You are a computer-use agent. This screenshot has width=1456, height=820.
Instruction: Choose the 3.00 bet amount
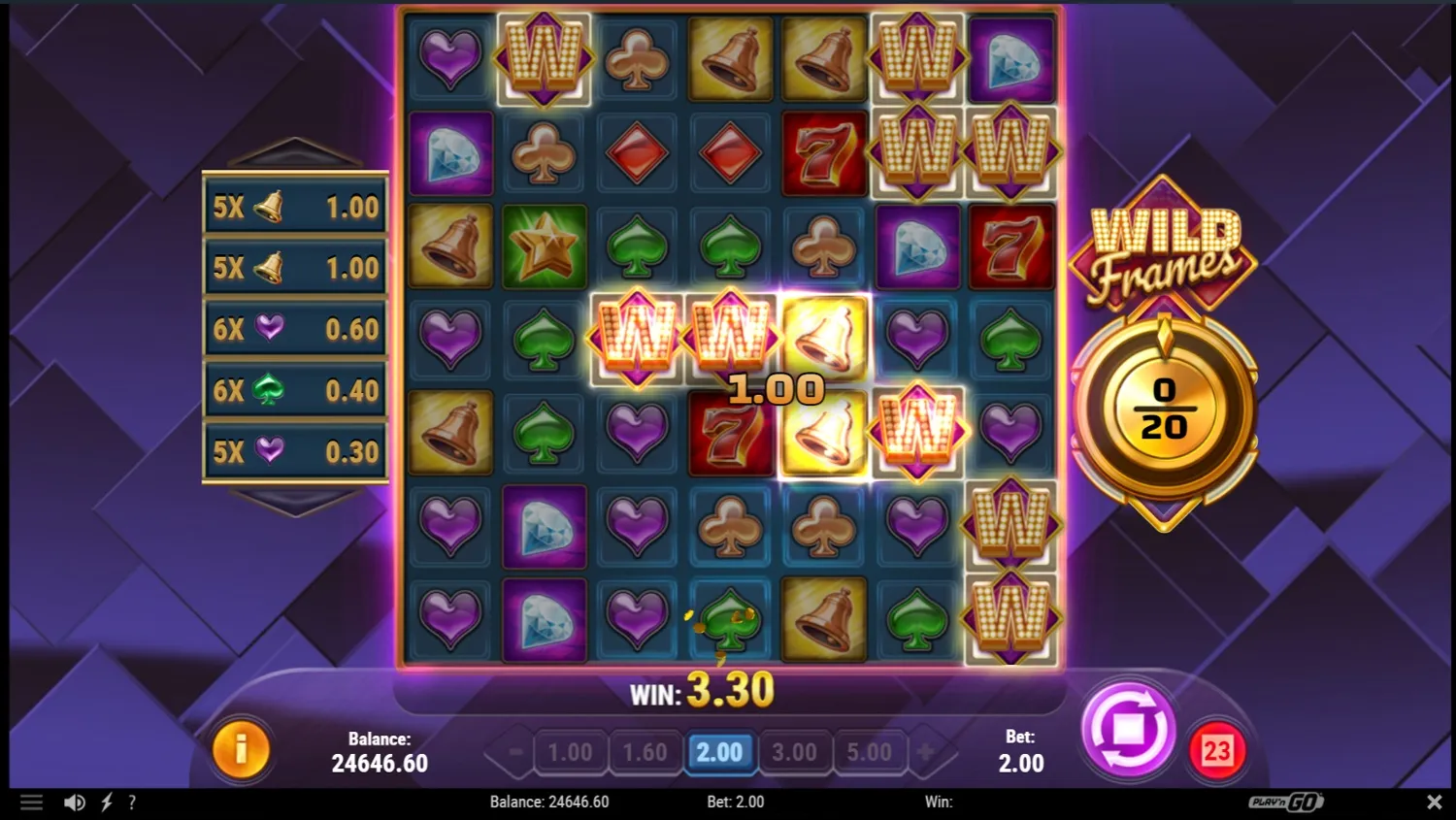795,751
